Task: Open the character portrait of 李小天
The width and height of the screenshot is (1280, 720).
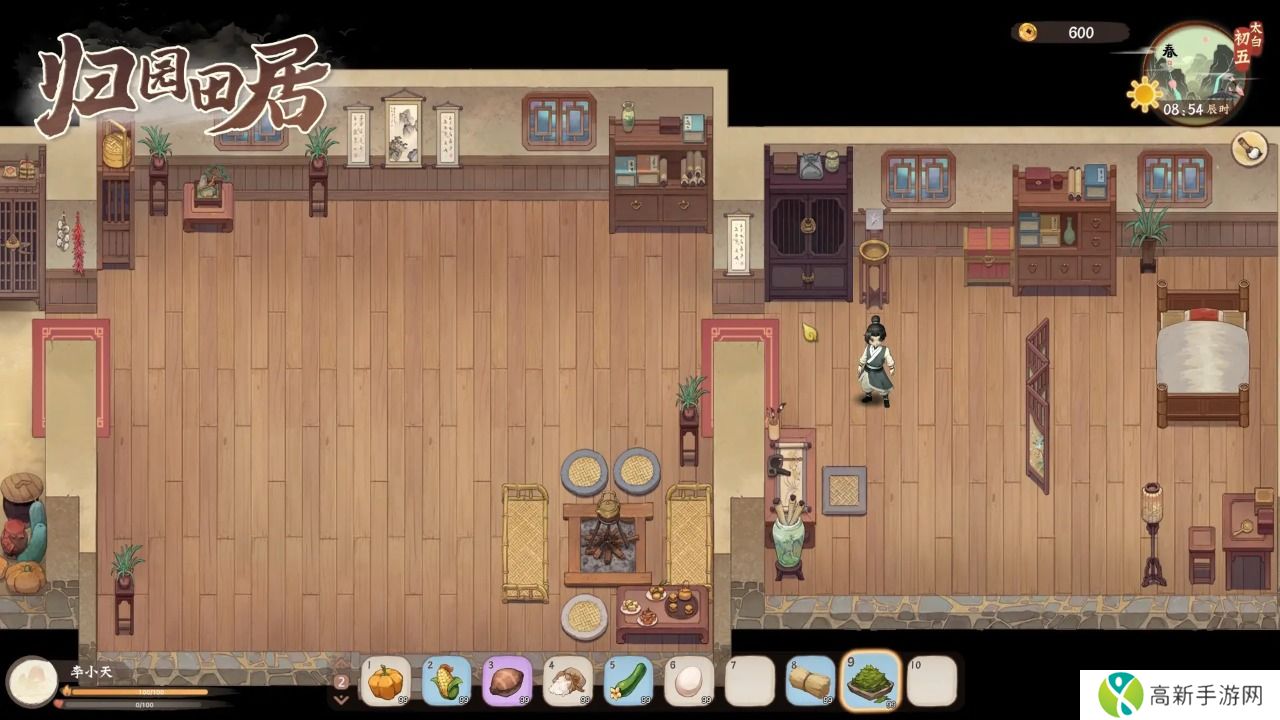Action: click(32, 682)
